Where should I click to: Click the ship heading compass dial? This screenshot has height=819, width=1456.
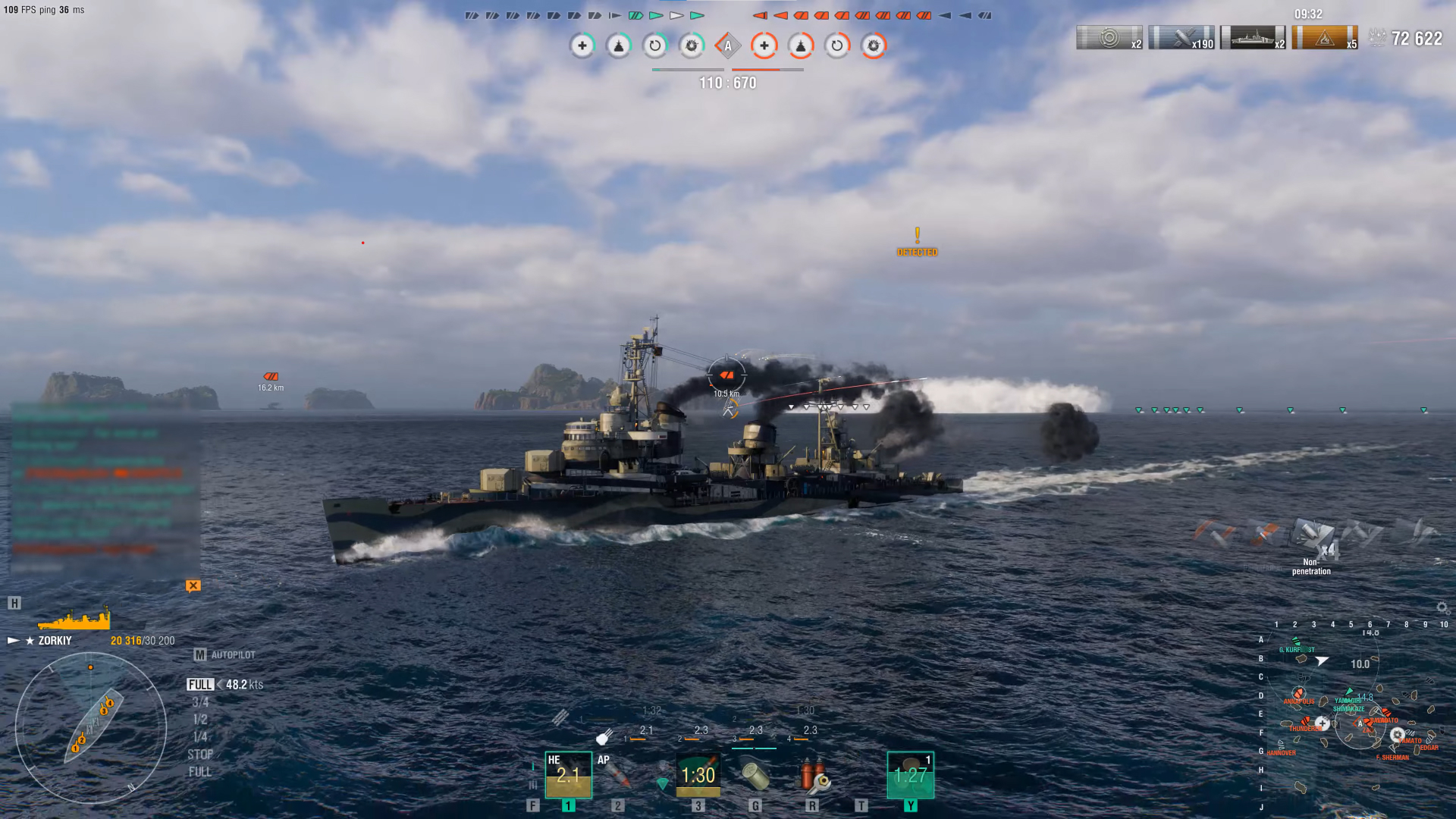91,728
